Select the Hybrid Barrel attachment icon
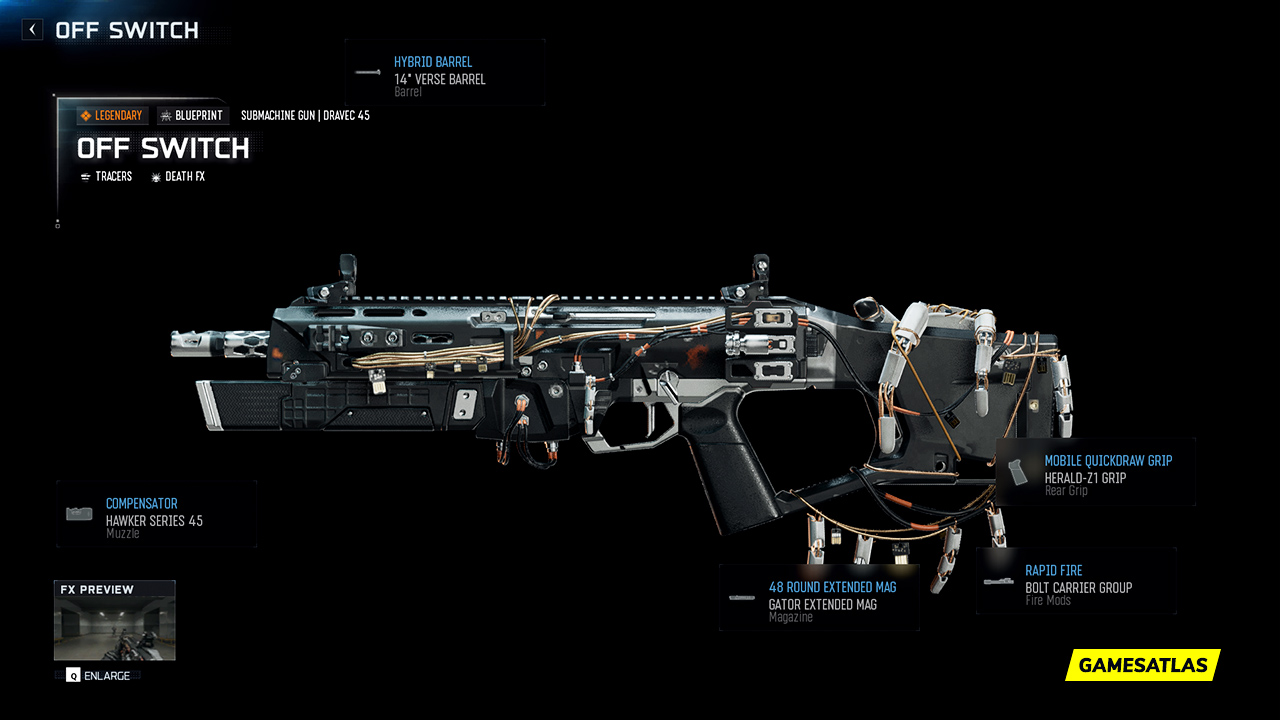 click(368, 72)
